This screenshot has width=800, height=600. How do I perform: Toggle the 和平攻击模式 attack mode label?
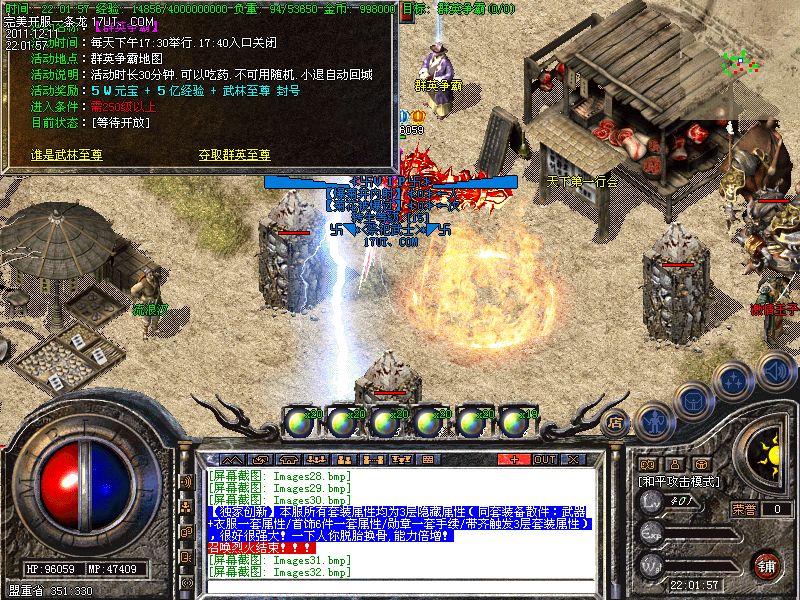[x=678, y=481]
